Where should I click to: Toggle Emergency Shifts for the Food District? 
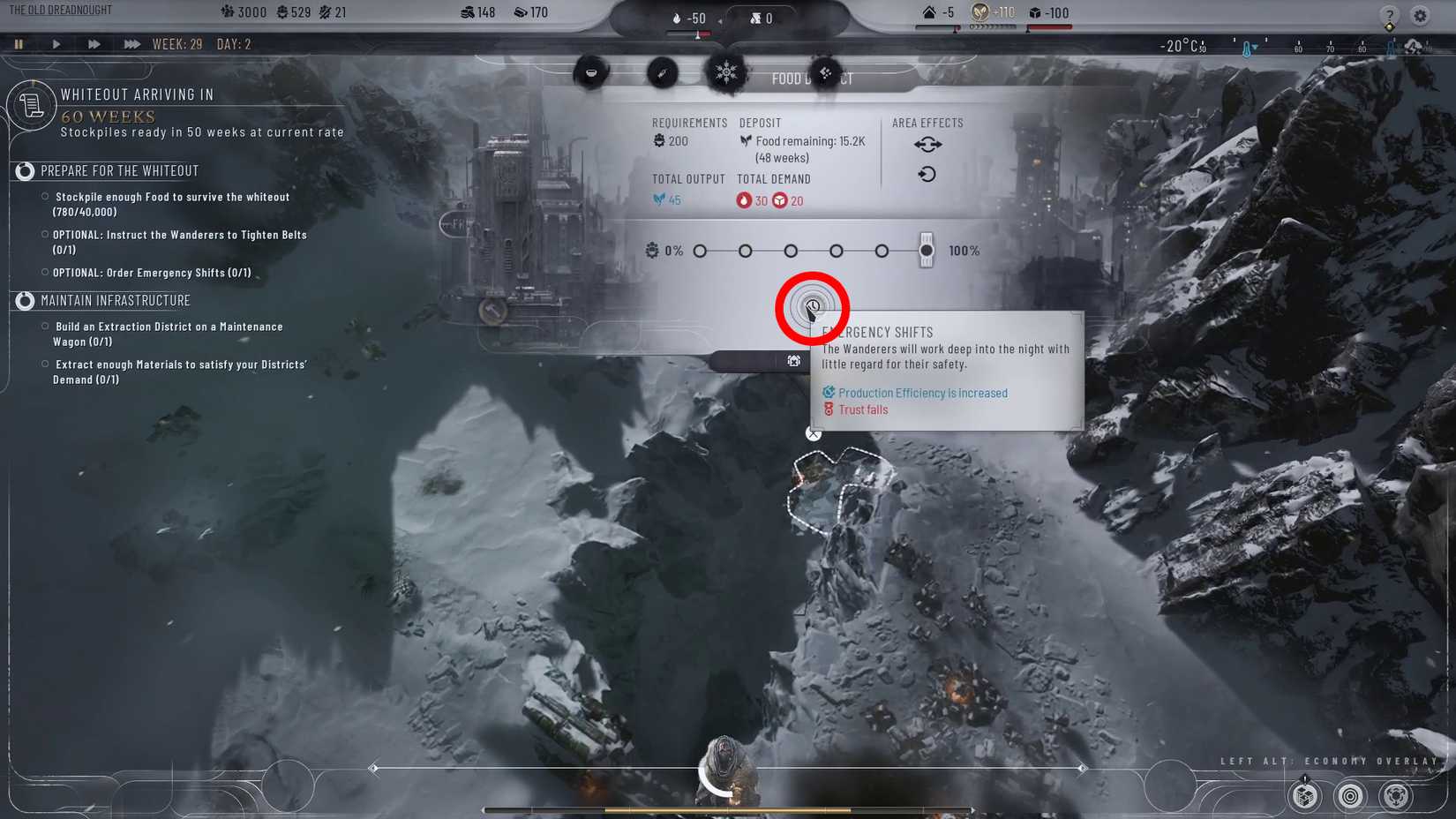point(812,308)
